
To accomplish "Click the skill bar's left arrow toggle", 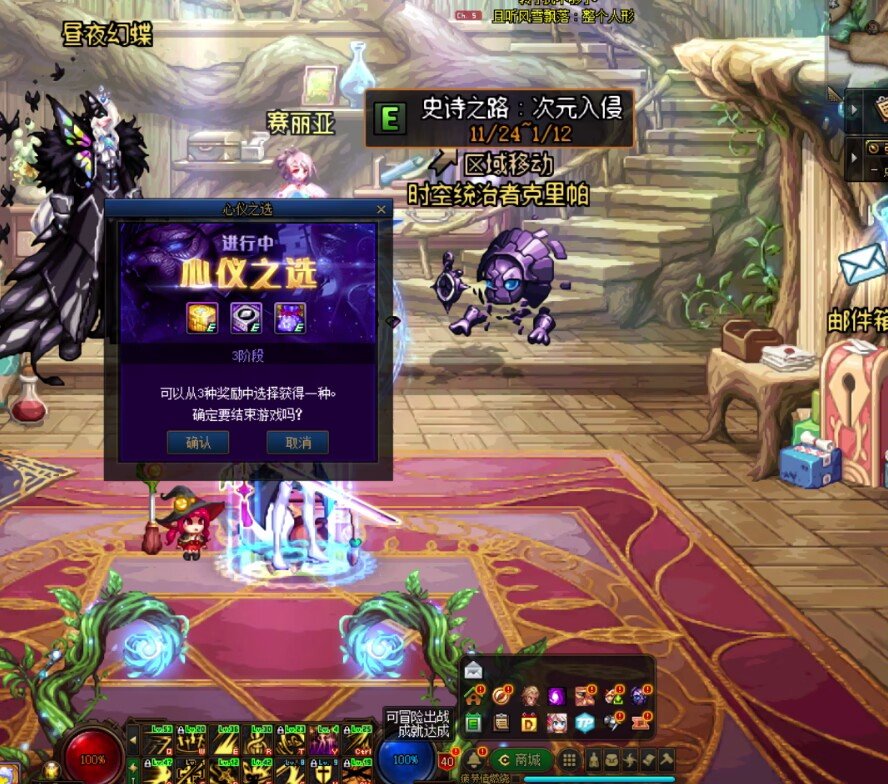I will [134, 740].
